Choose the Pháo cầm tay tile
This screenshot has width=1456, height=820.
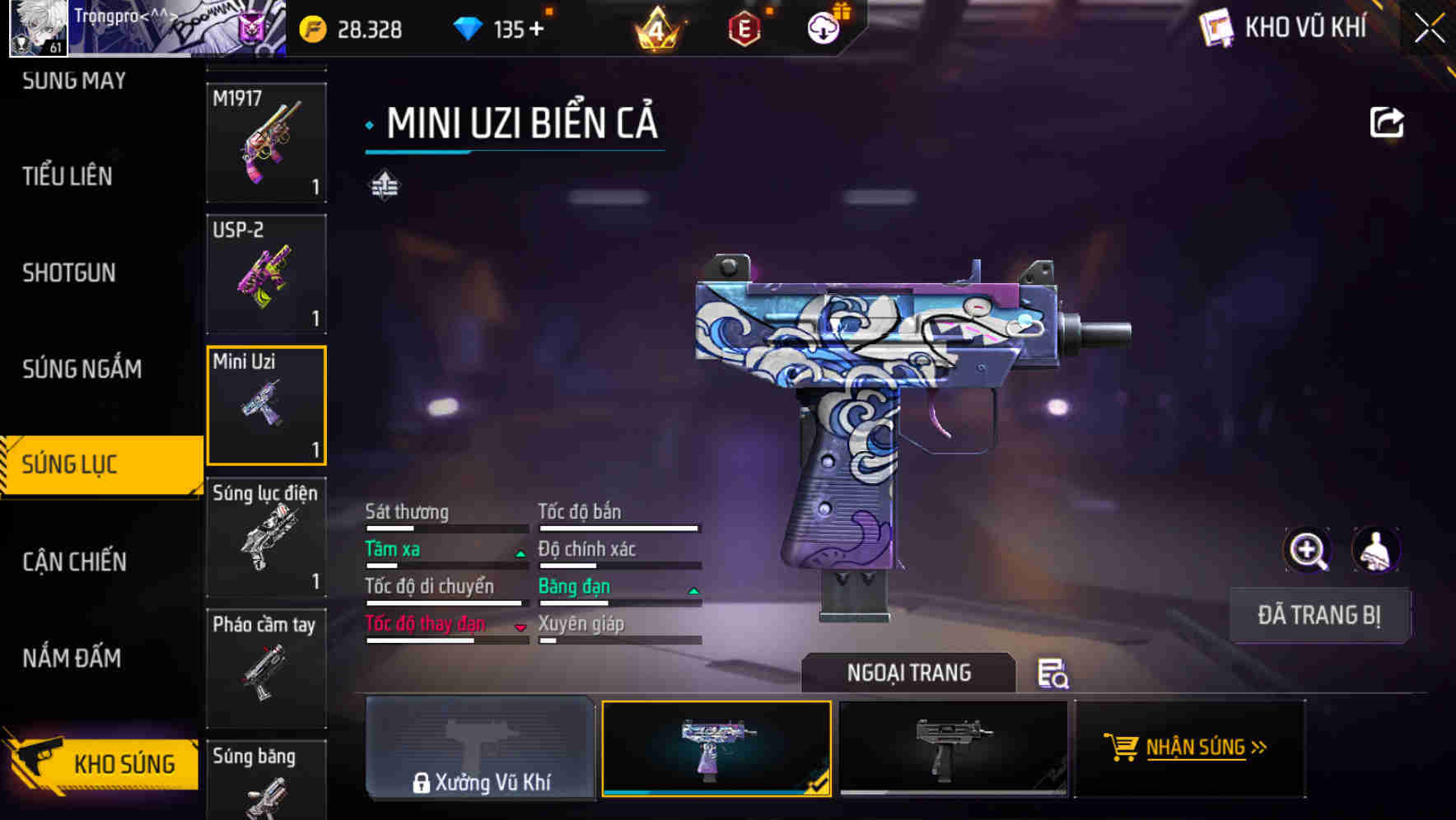266,667
